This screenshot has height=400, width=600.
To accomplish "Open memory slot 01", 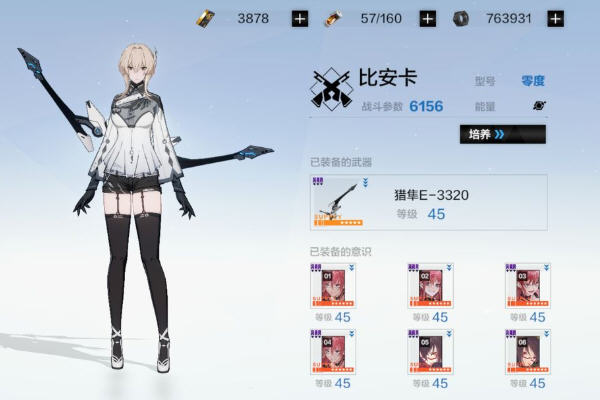I will (333, 286).
